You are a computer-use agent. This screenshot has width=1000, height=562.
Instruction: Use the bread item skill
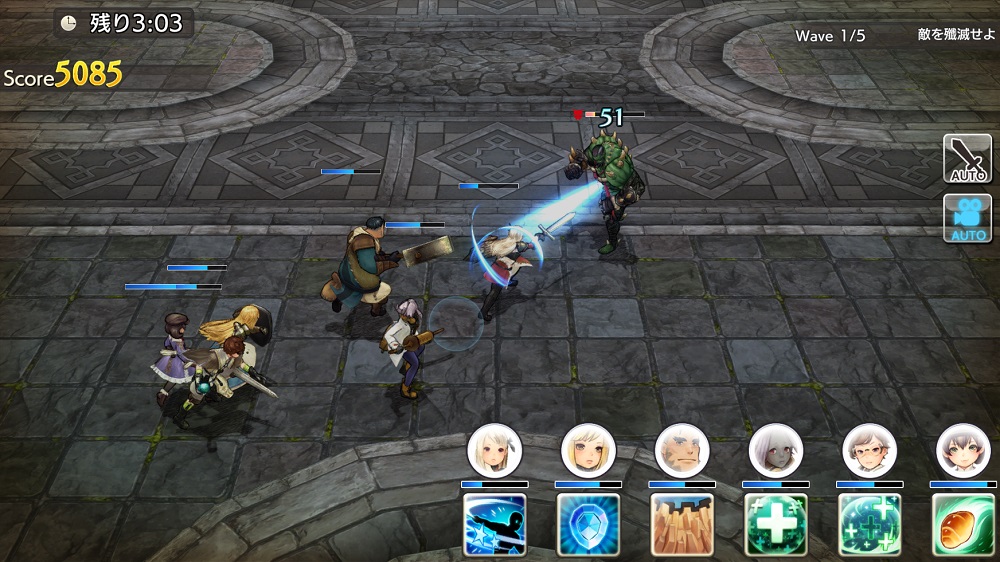(x=963, y=524)
